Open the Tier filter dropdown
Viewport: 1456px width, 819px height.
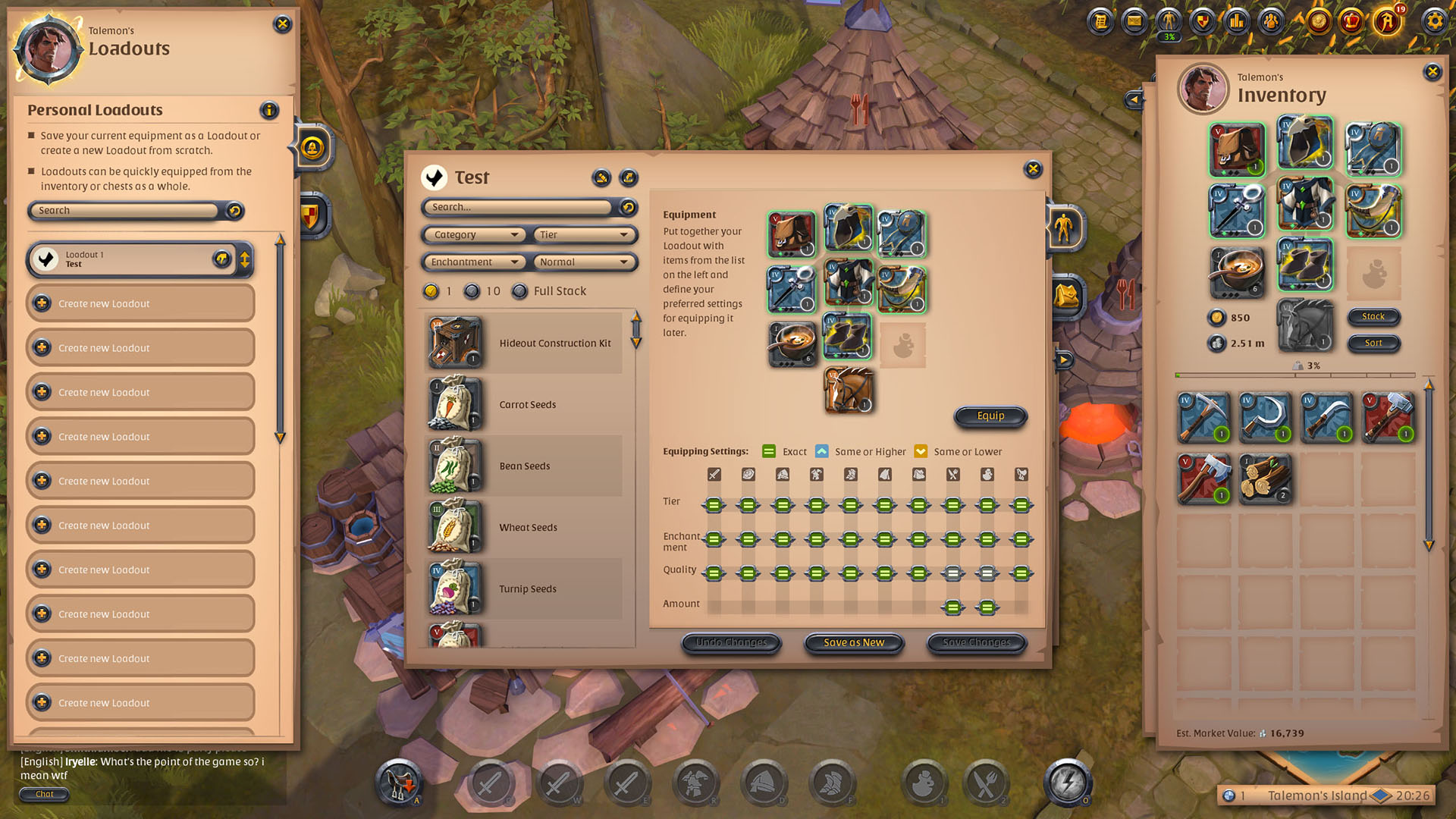click(x=584, y=235)
